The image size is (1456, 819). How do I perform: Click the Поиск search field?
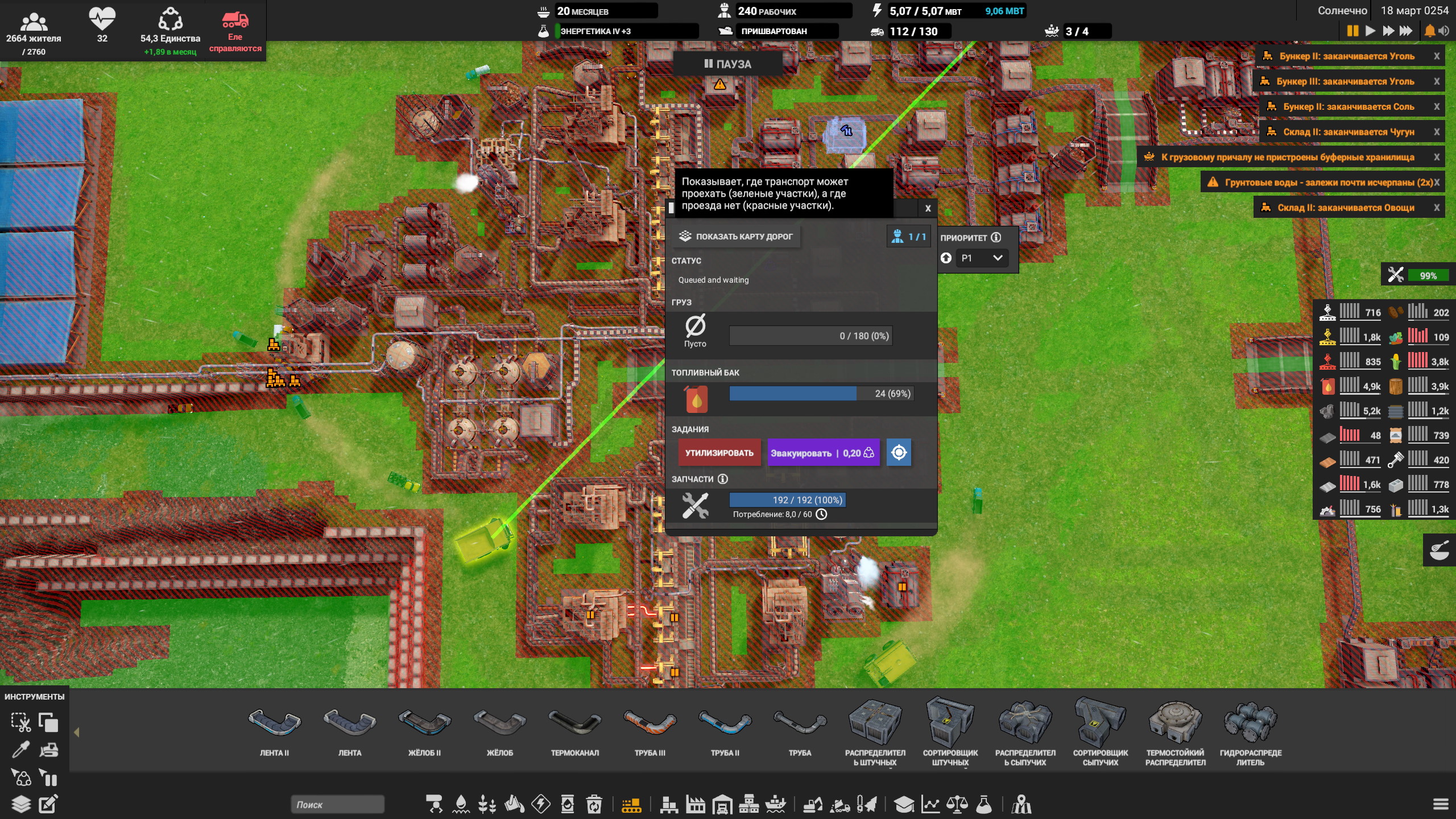click(336, 805)
